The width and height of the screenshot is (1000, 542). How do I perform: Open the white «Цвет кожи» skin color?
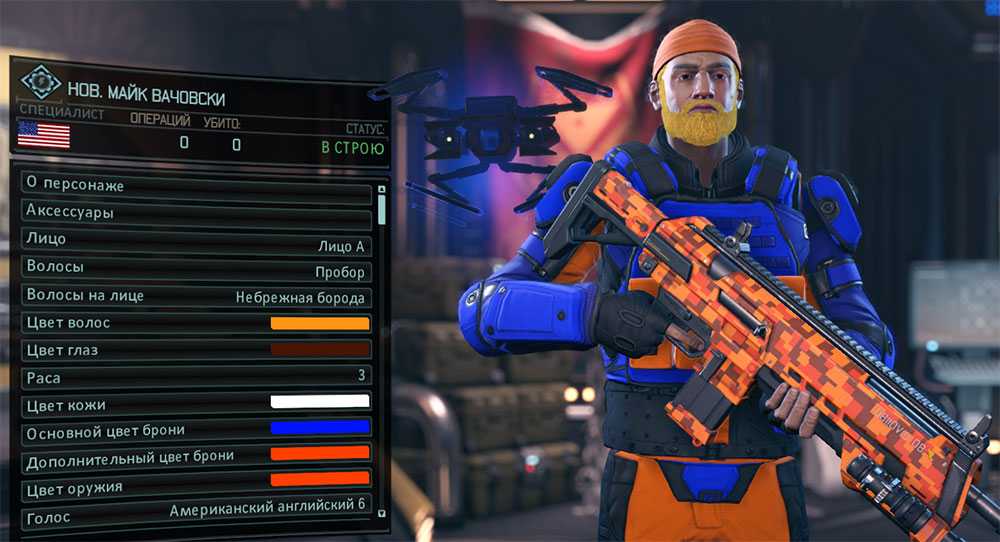coord(320,403)
